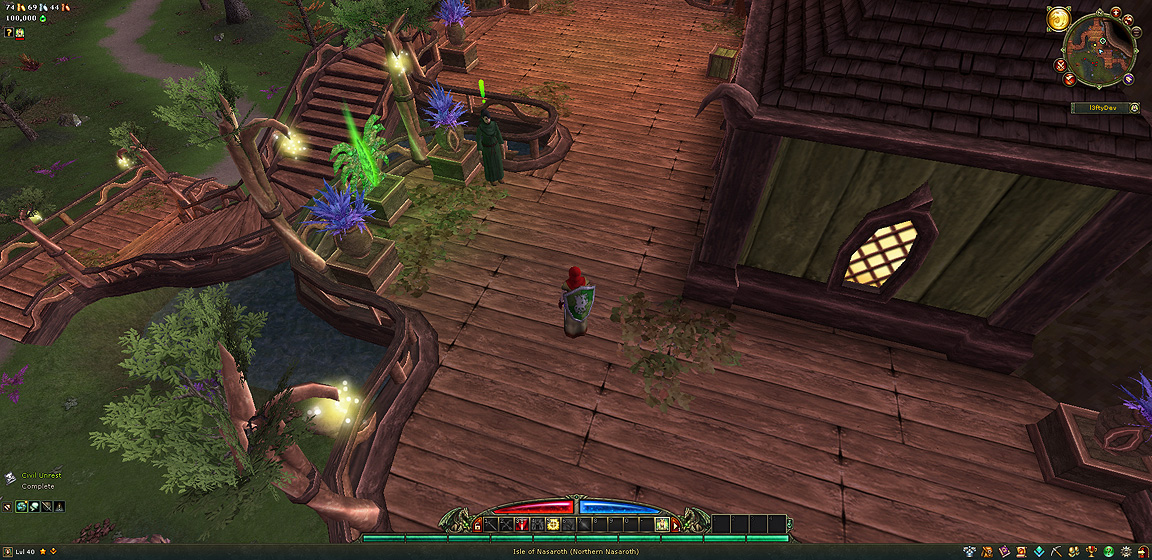Open help with the green question mark
This screenshot has width=1152, height=560.
coord(1109,551)
